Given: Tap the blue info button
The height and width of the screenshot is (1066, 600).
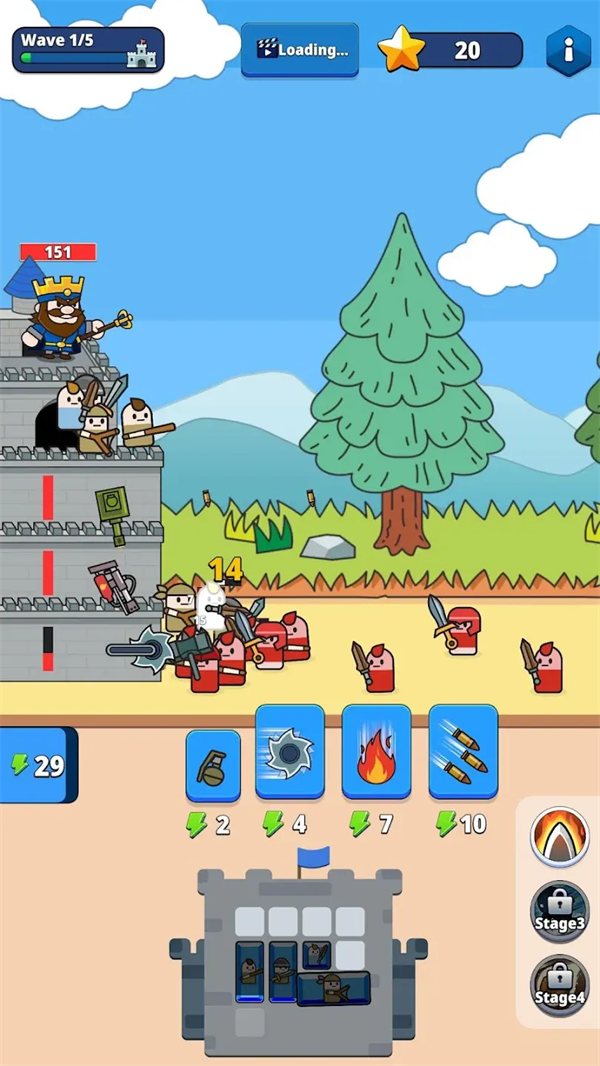Looking at the screenshot, I should (x=568, y=49).
